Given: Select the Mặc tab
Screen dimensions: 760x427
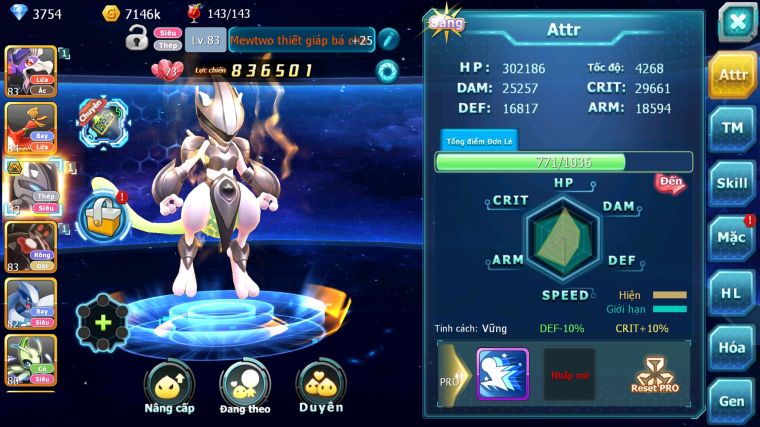Looking at the screenshot, I should [x=732, y=238].
